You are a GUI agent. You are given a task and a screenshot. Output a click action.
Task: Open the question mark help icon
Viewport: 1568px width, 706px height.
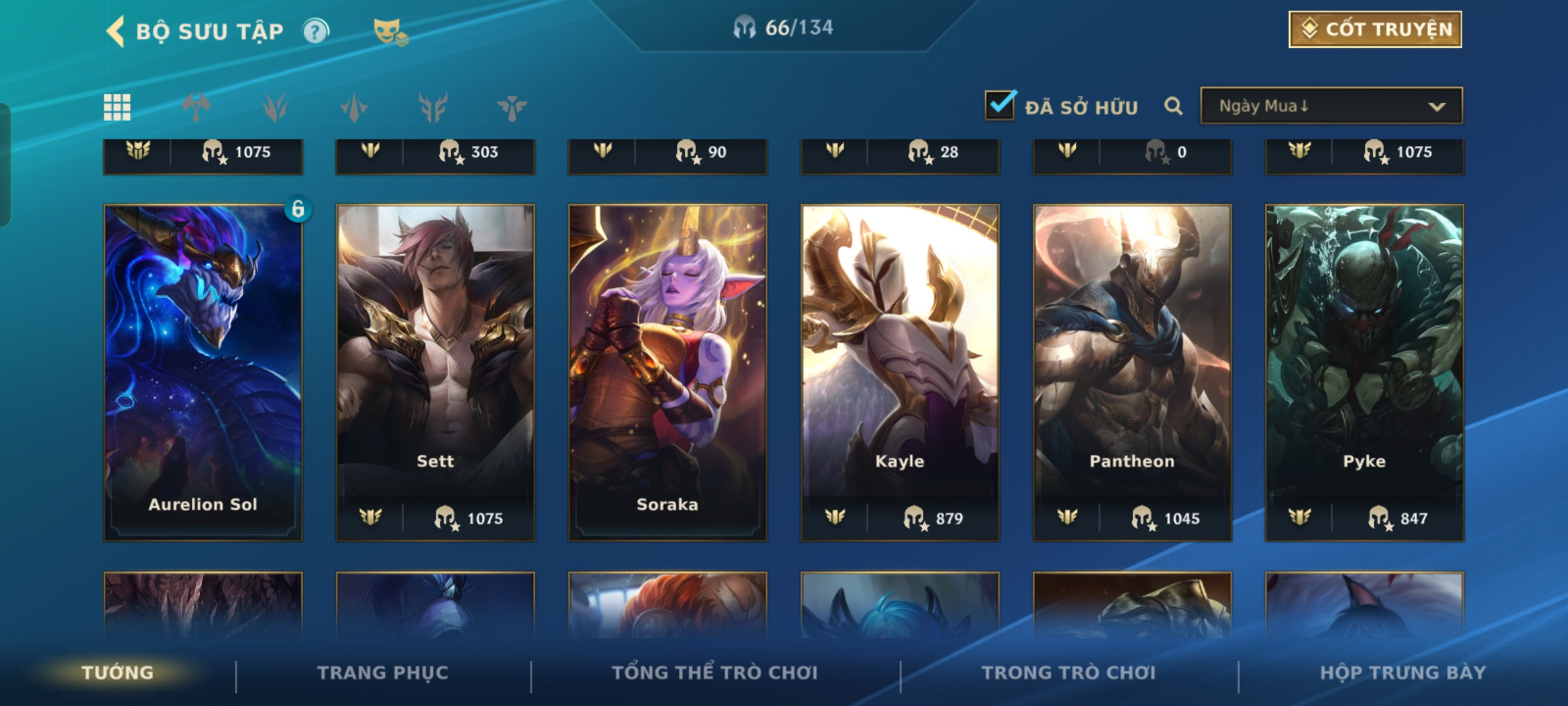click(316, 31)
